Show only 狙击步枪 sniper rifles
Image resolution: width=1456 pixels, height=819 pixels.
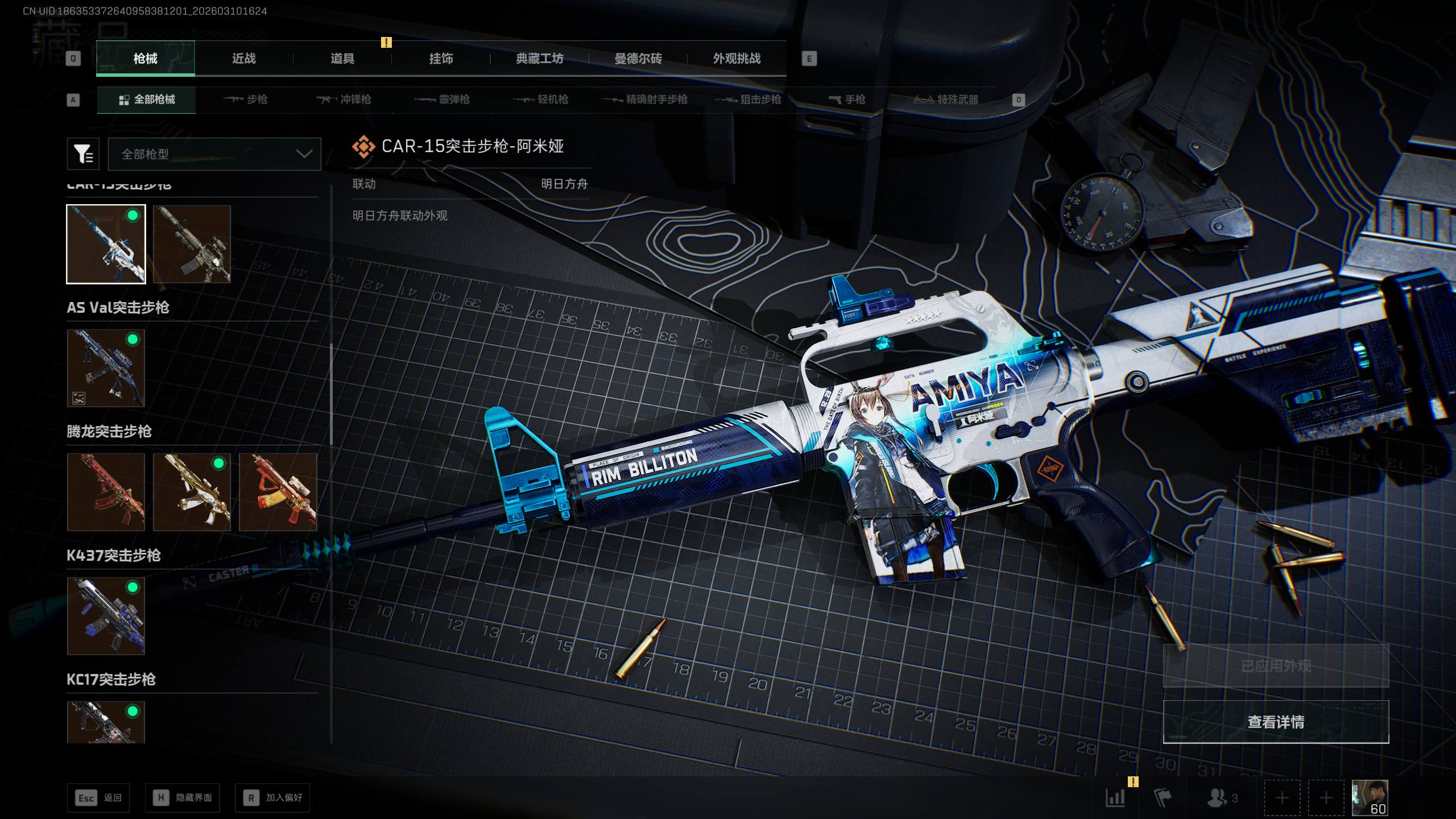748,100
